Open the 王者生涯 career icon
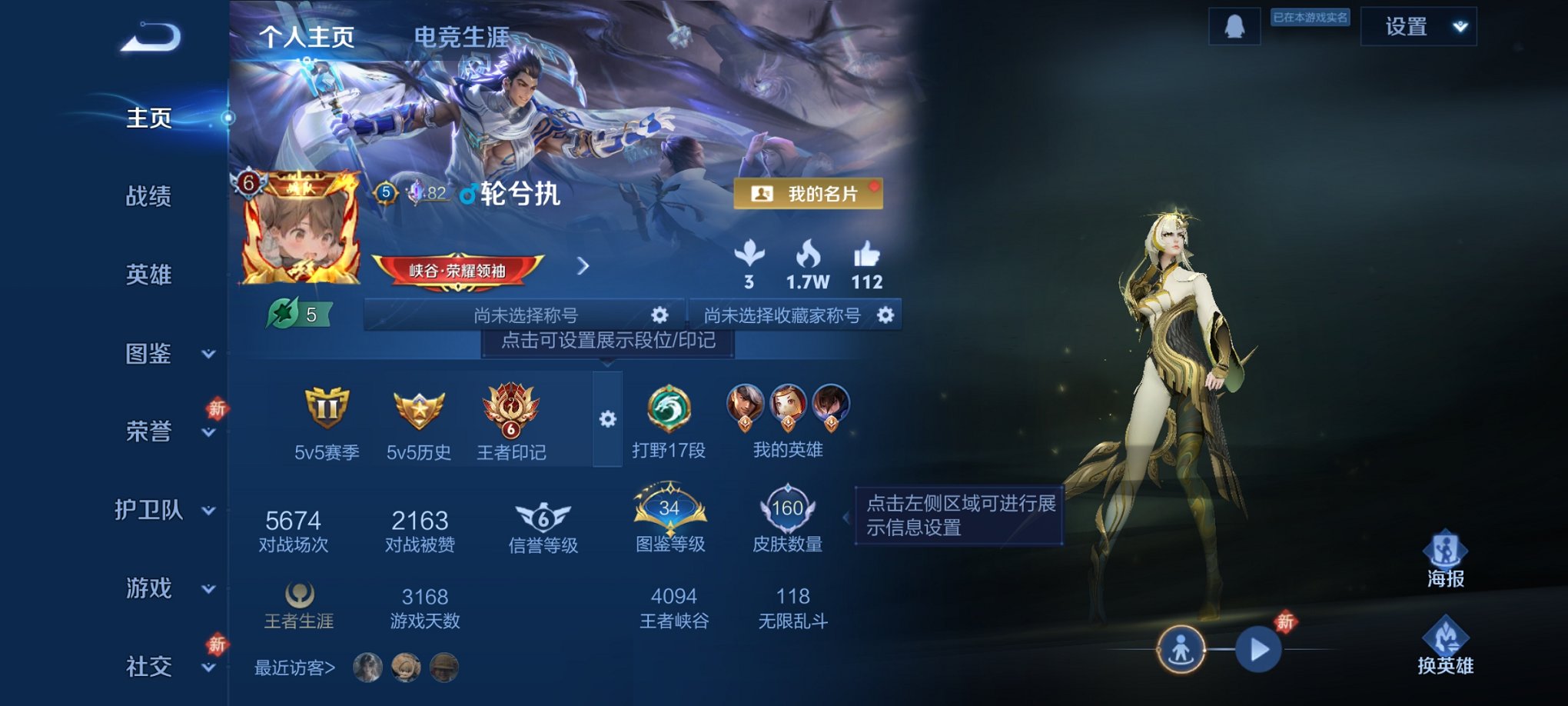The height and width of the screenshot is (706, 1568). click(299, 592)
